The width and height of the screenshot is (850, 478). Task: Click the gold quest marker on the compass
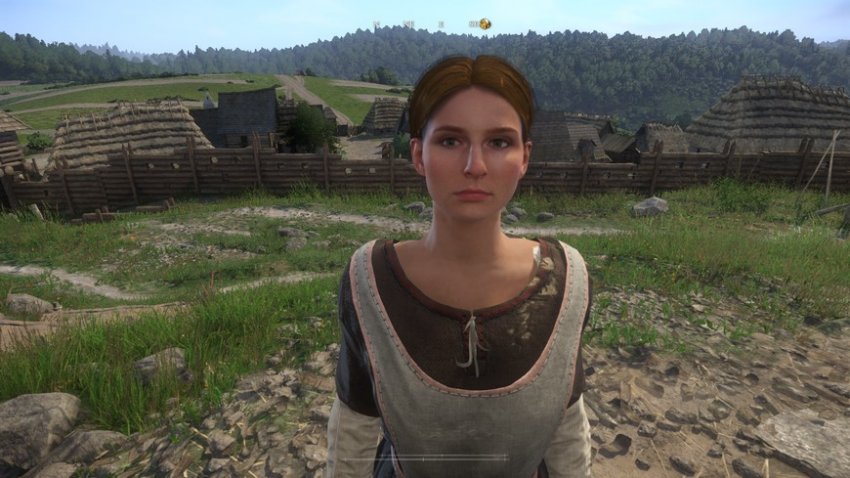coord(484,24)
